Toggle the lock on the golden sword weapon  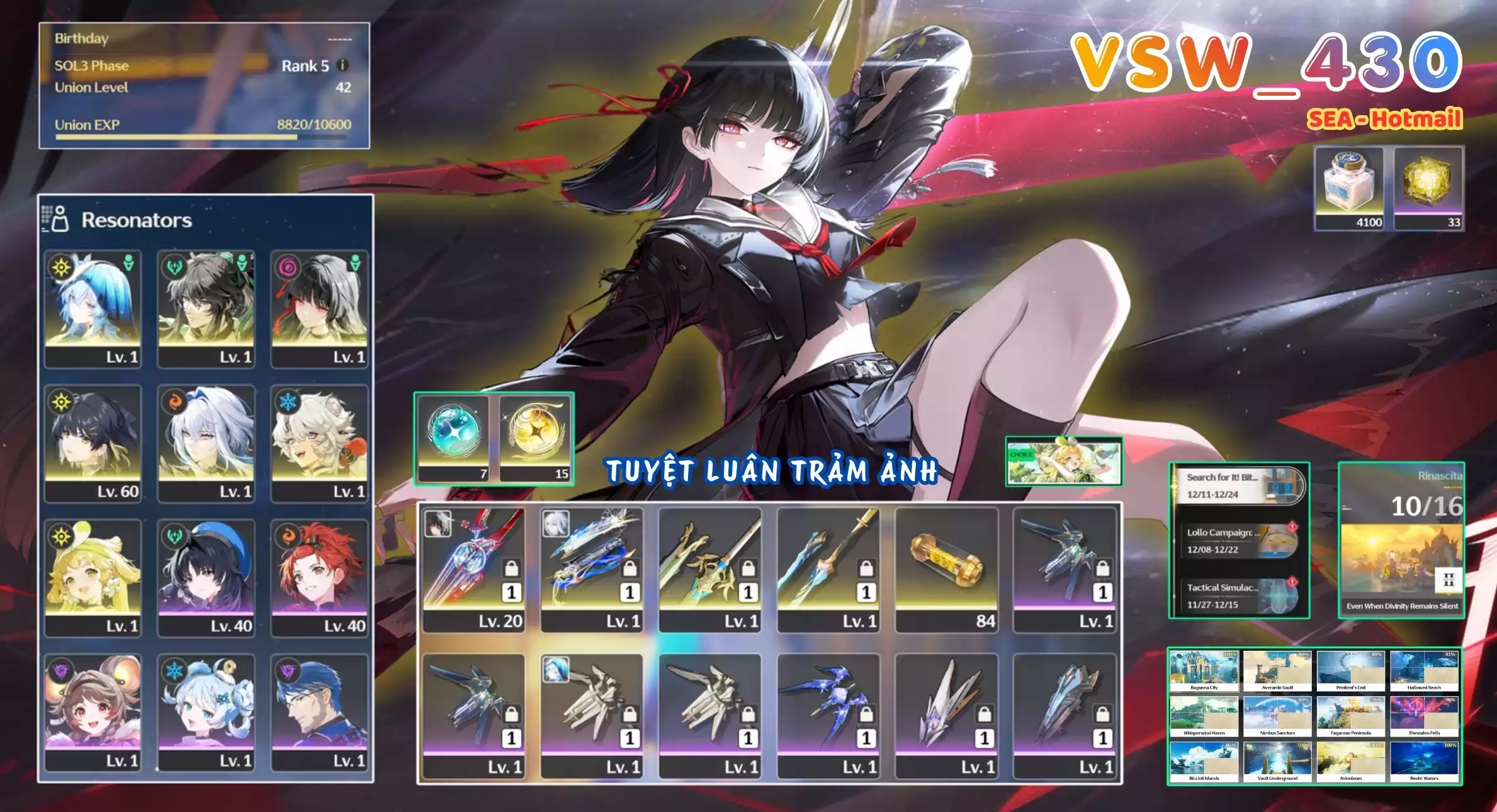pos(749,565)
